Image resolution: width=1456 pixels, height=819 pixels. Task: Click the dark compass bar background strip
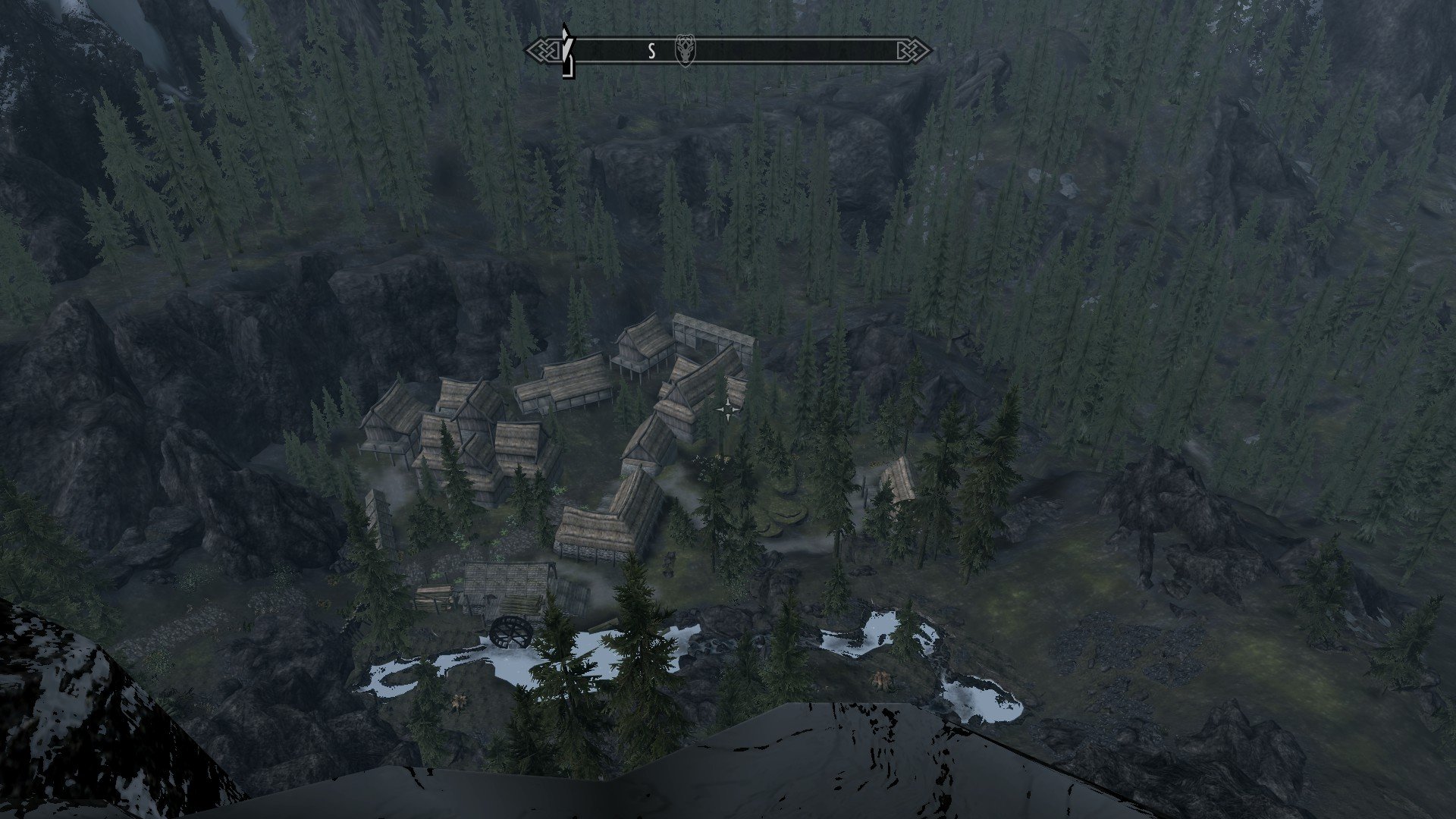(796, 51)
